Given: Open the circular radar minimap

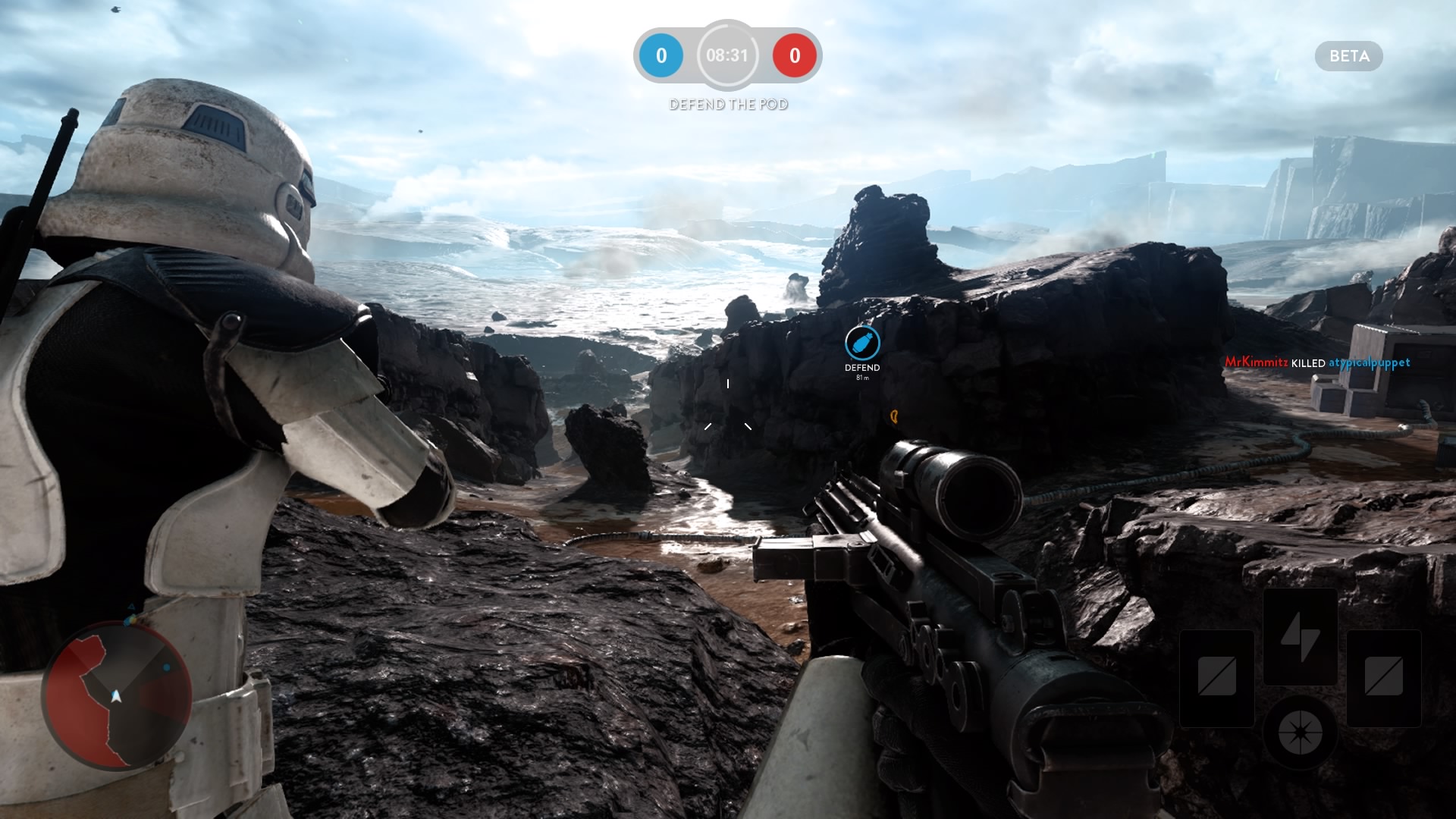Looking at the screenshot, I should point(116,695).
